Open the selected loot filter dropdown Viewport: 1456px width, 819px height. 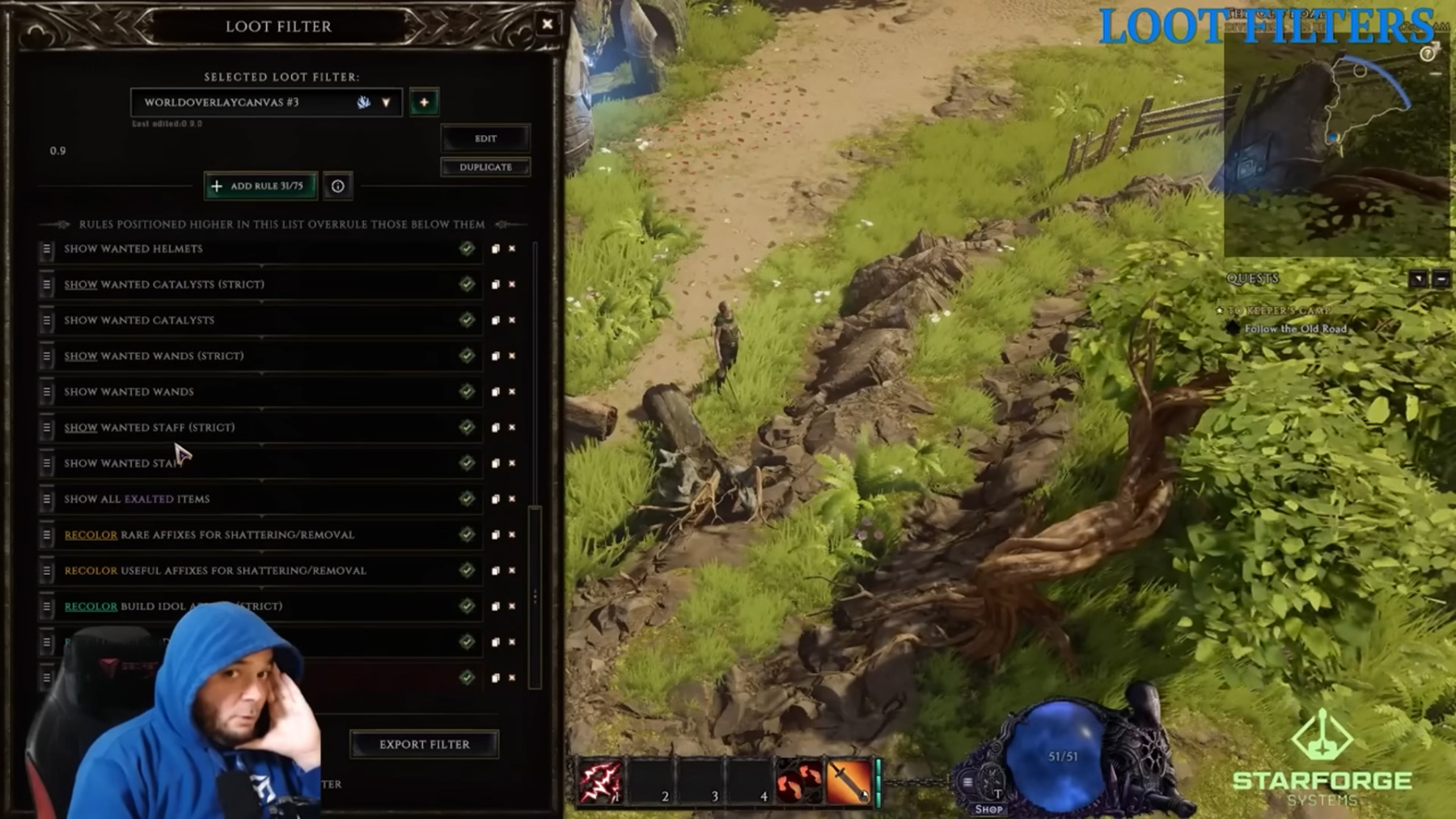tap(386, 103)
